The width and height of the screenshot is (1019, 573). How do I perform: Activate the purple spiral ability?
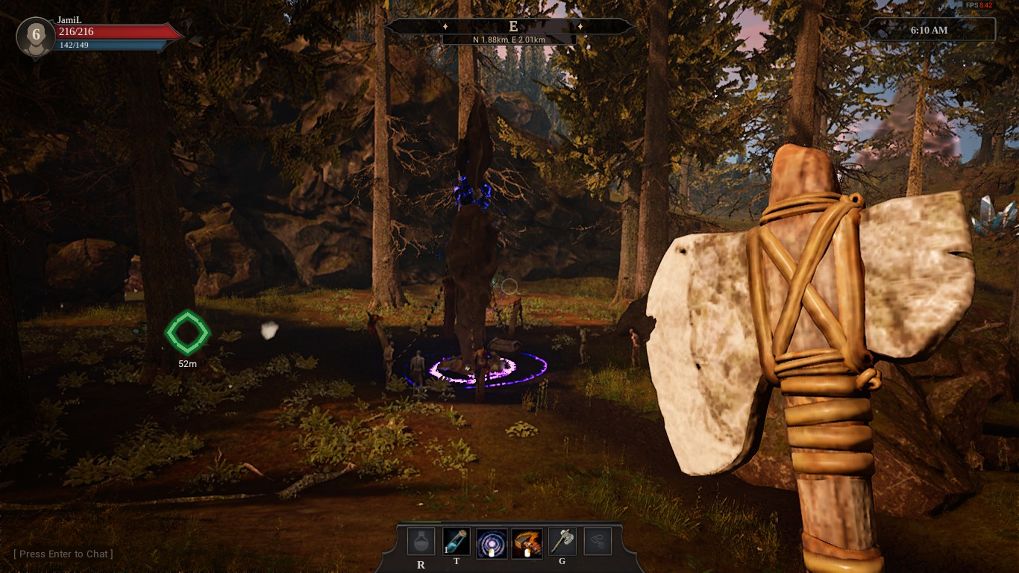coord(492,543)
